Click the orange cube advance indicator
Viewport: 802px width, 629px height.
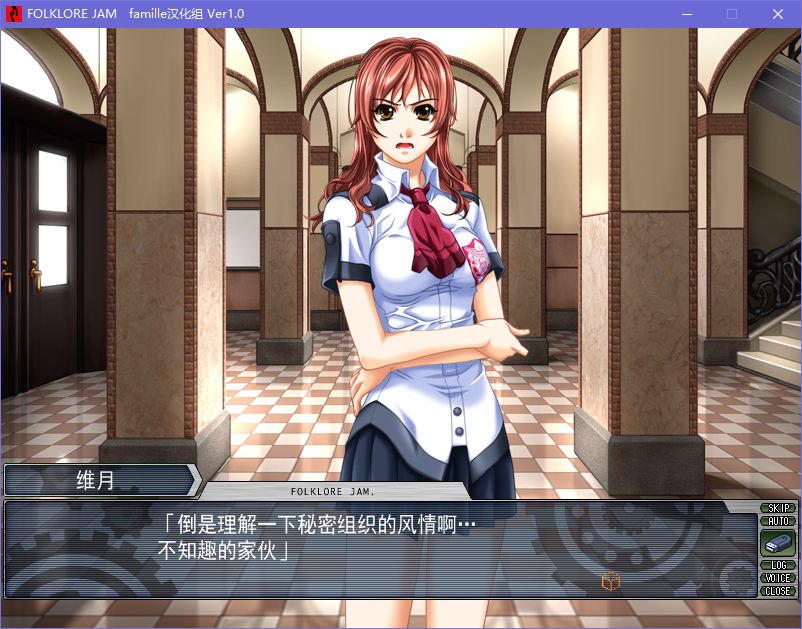610,581
